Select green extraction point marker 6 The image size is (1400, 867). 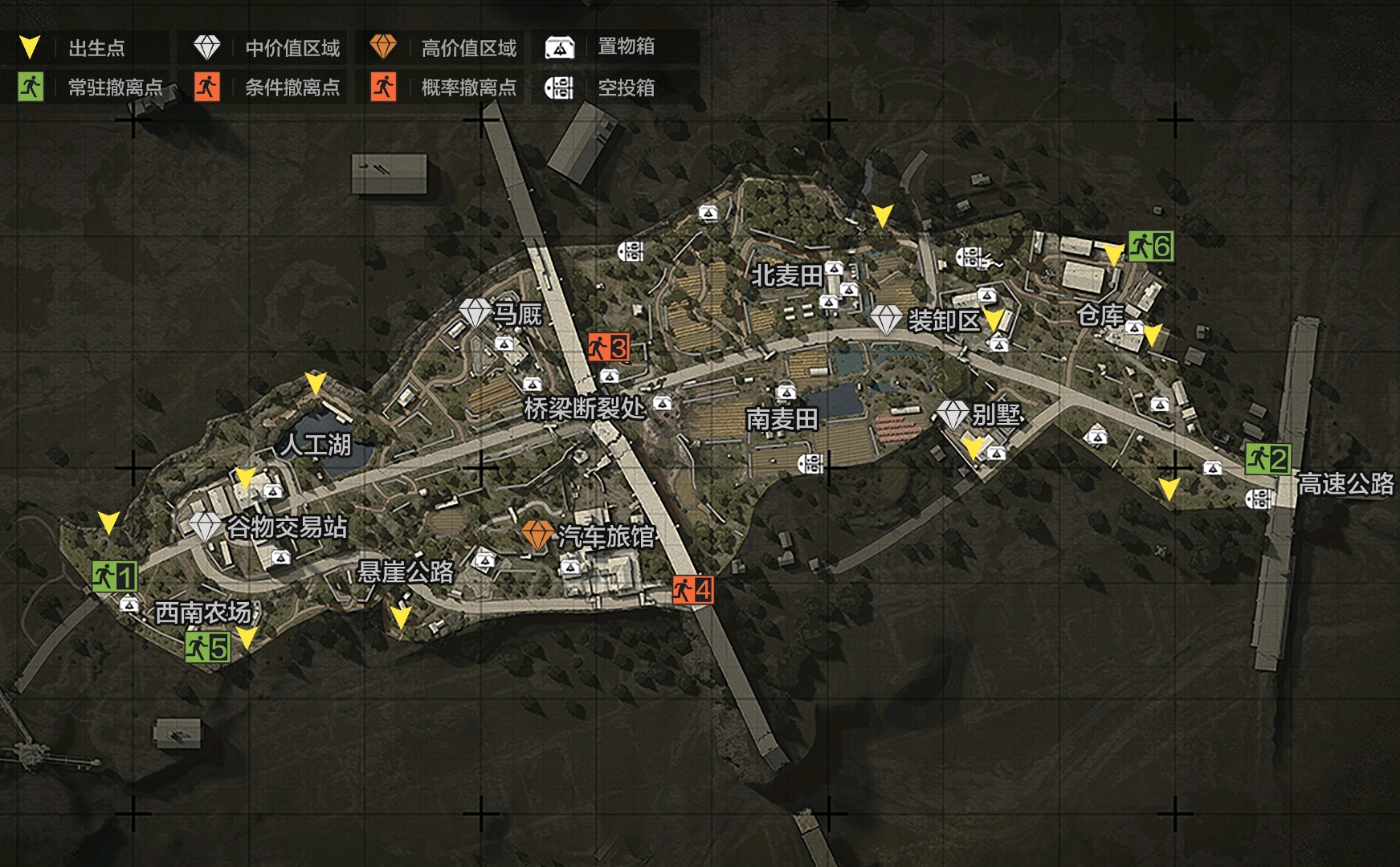pos(1150,246)
